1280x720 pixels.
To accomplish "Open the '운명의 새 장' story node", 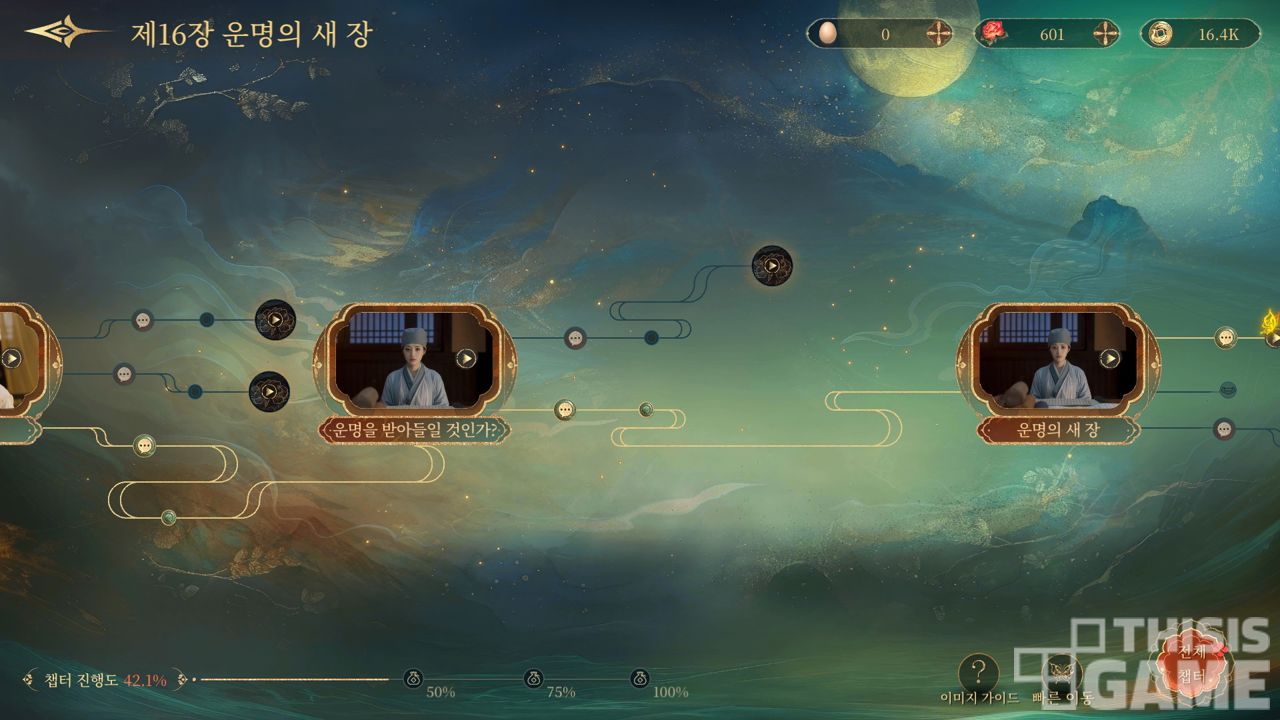I will pyautogui.click(x=1058, y=430).
